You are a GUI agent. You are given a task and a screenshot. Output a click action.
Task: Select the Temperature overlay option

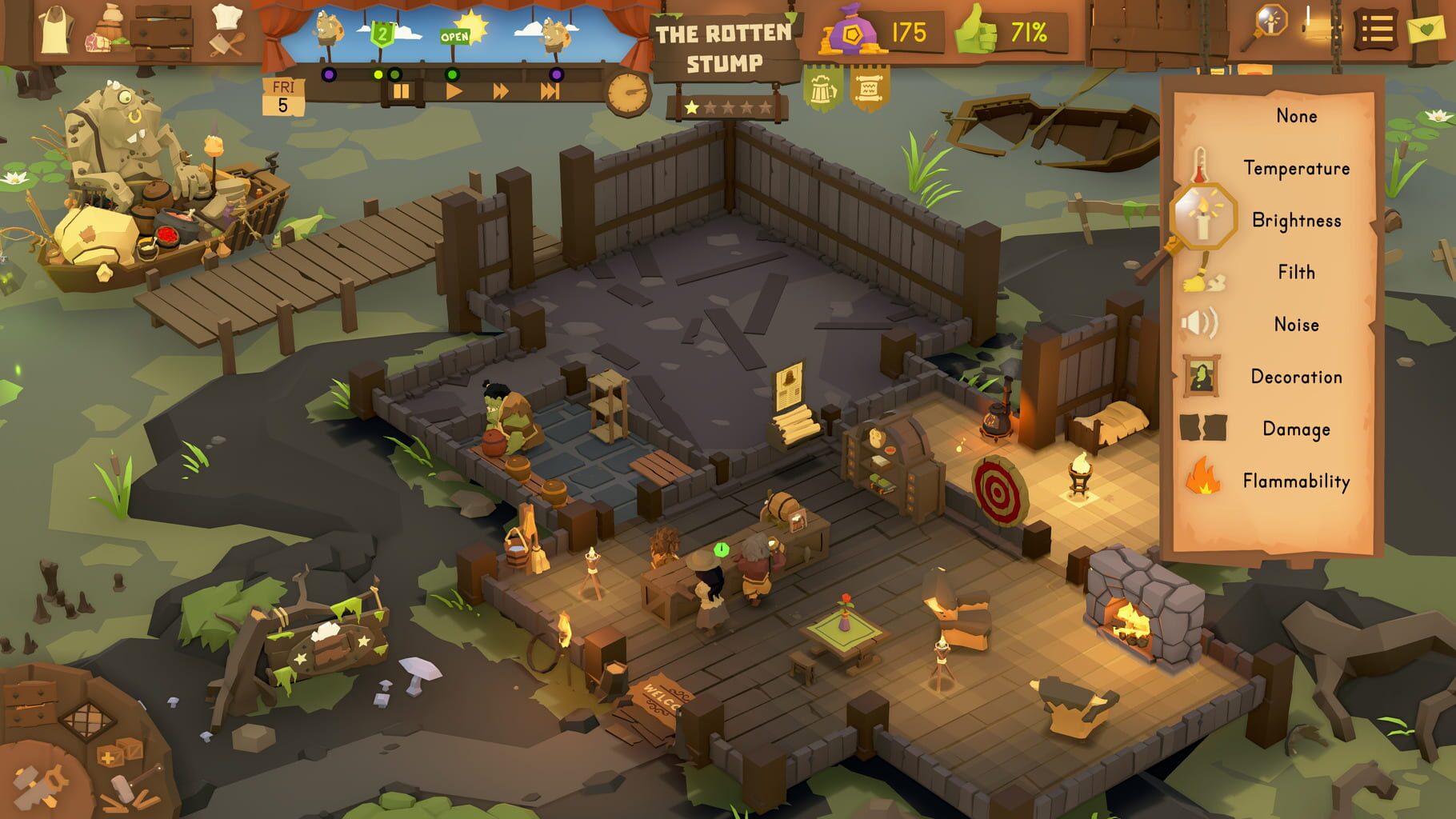tap(1296, 168)
